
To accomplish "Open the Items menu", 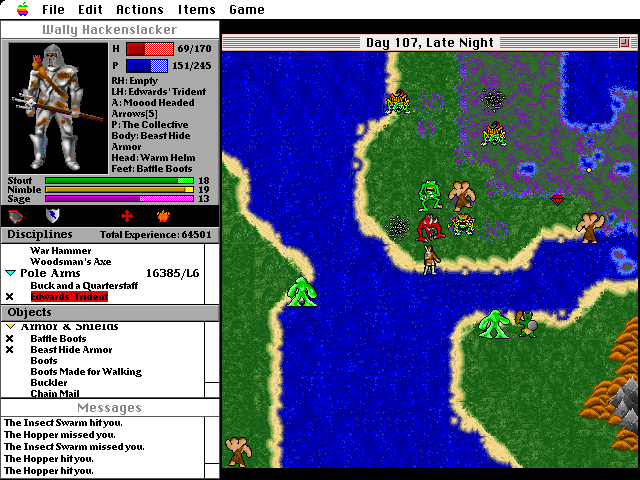I will [196, 10].
